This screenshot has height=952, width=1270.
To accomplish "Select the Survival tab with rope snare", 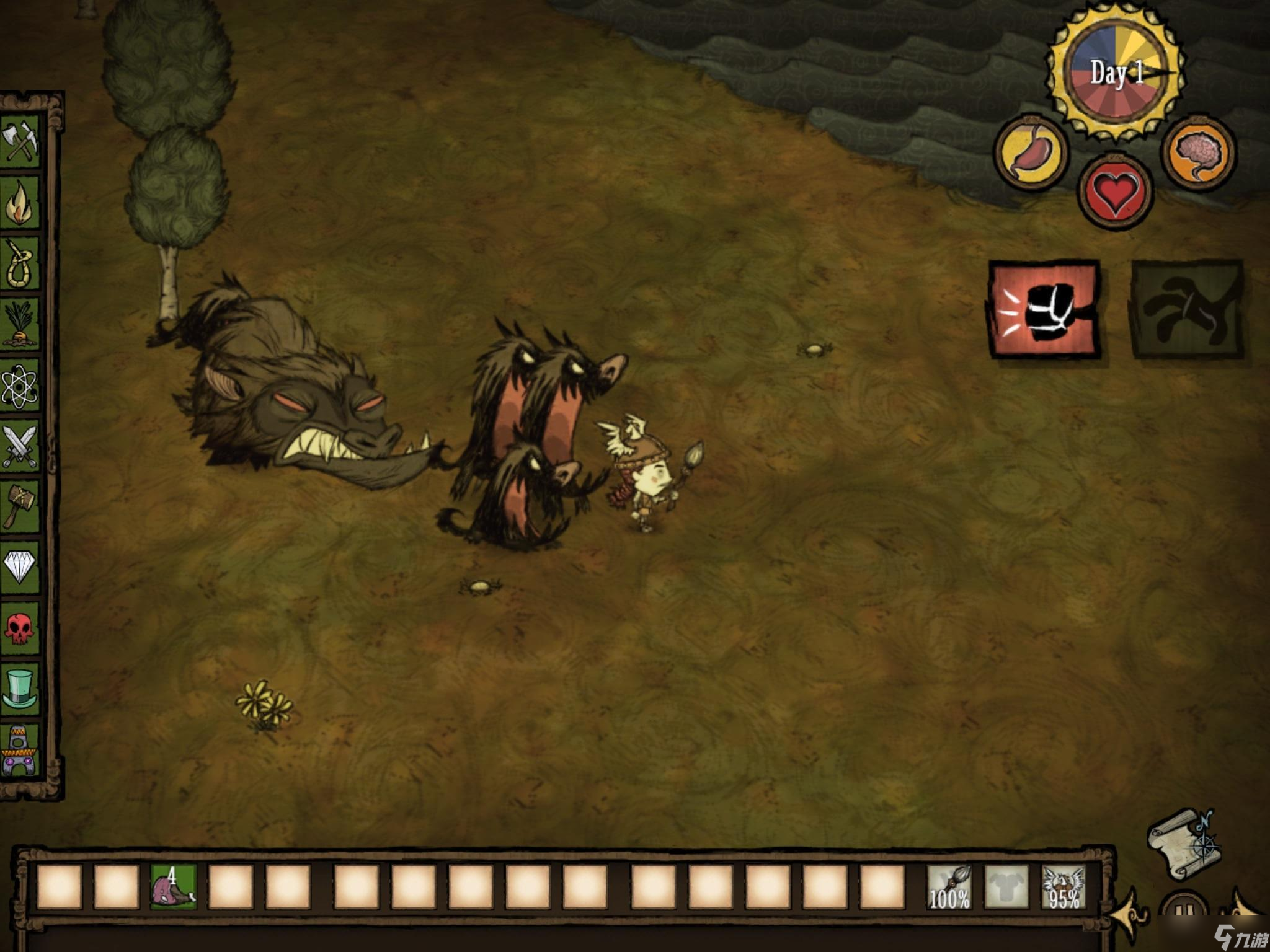I will click(20, 263).
